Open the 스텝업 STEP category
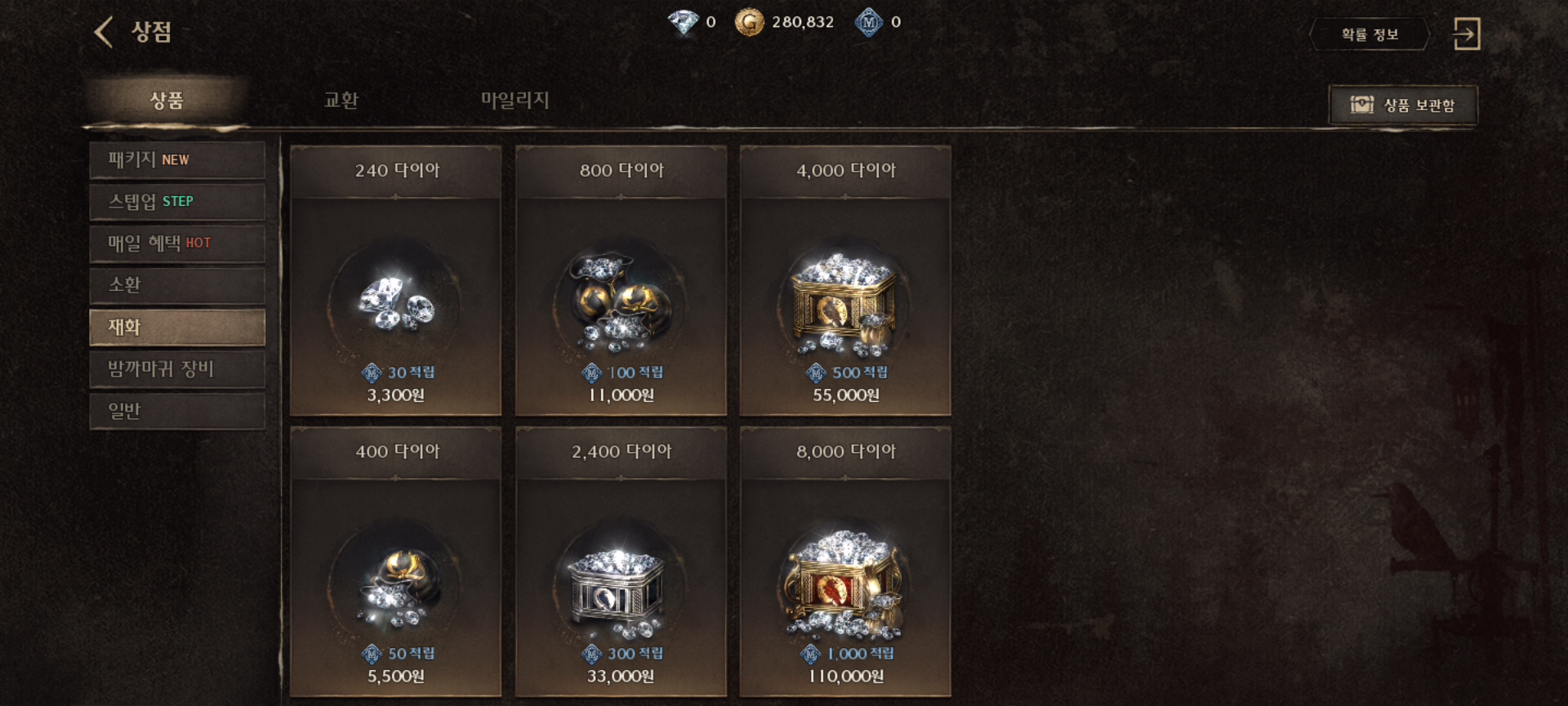Viewport: 1568px width, 706px height. [x=177, y=202]
